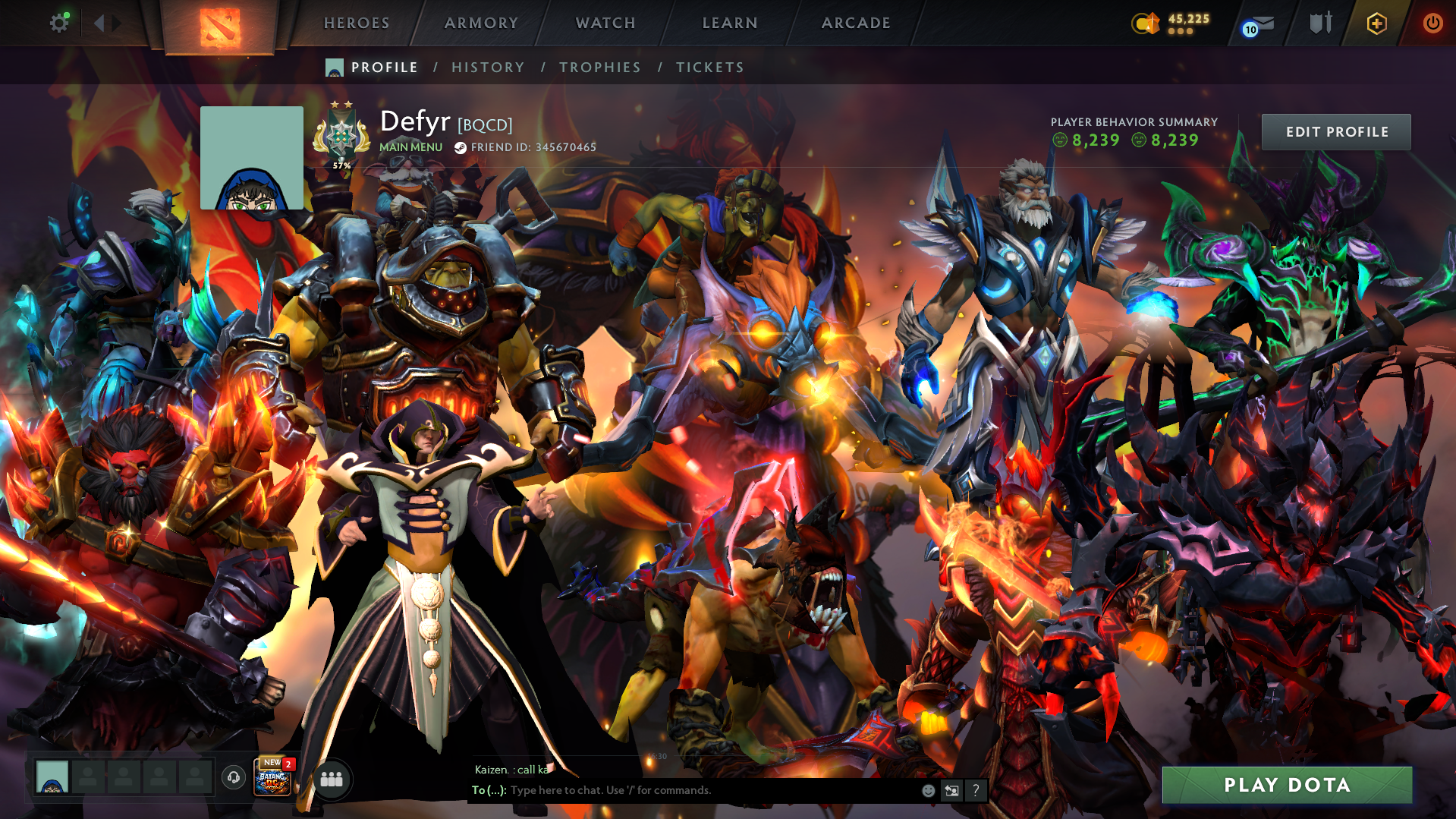Open the chat emoticon picker
Image resolution: width=1456 pixels, height=819 pixels.
tap(928, 791)
